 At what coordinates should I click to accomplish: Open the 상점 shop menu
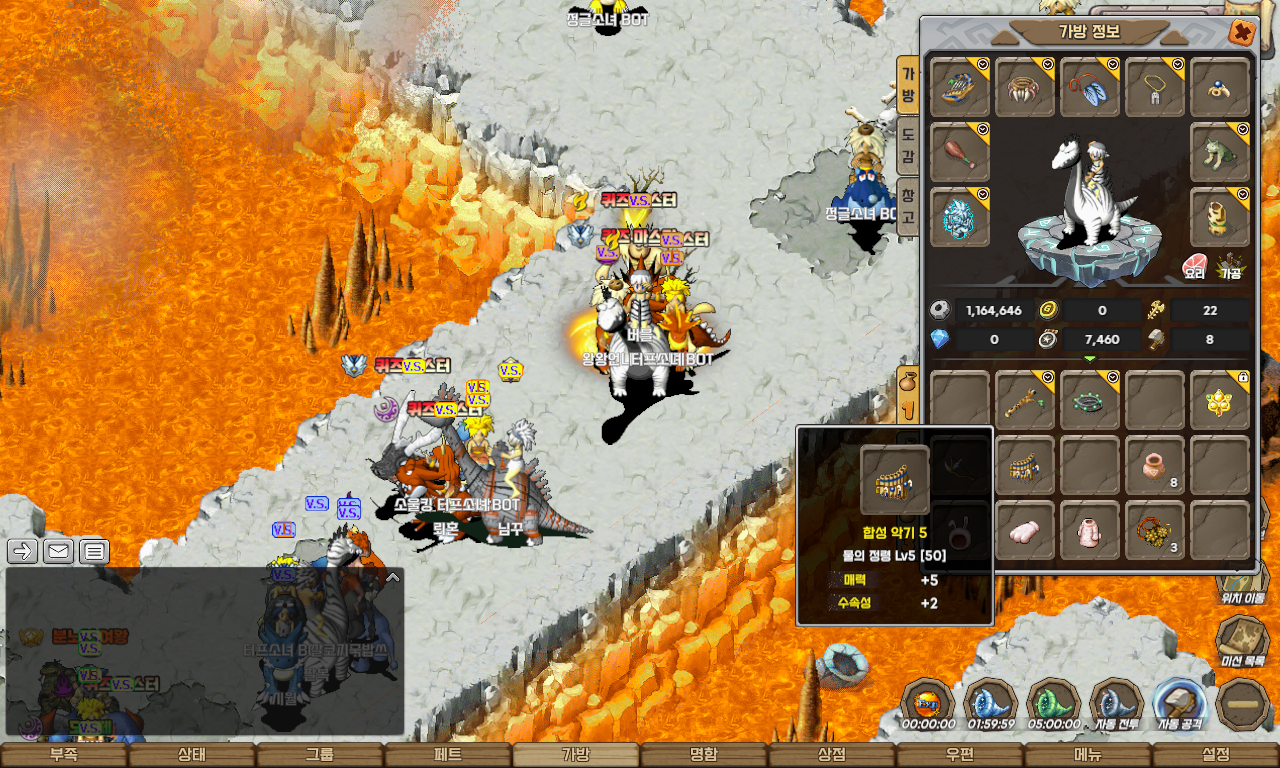point(832,755)
